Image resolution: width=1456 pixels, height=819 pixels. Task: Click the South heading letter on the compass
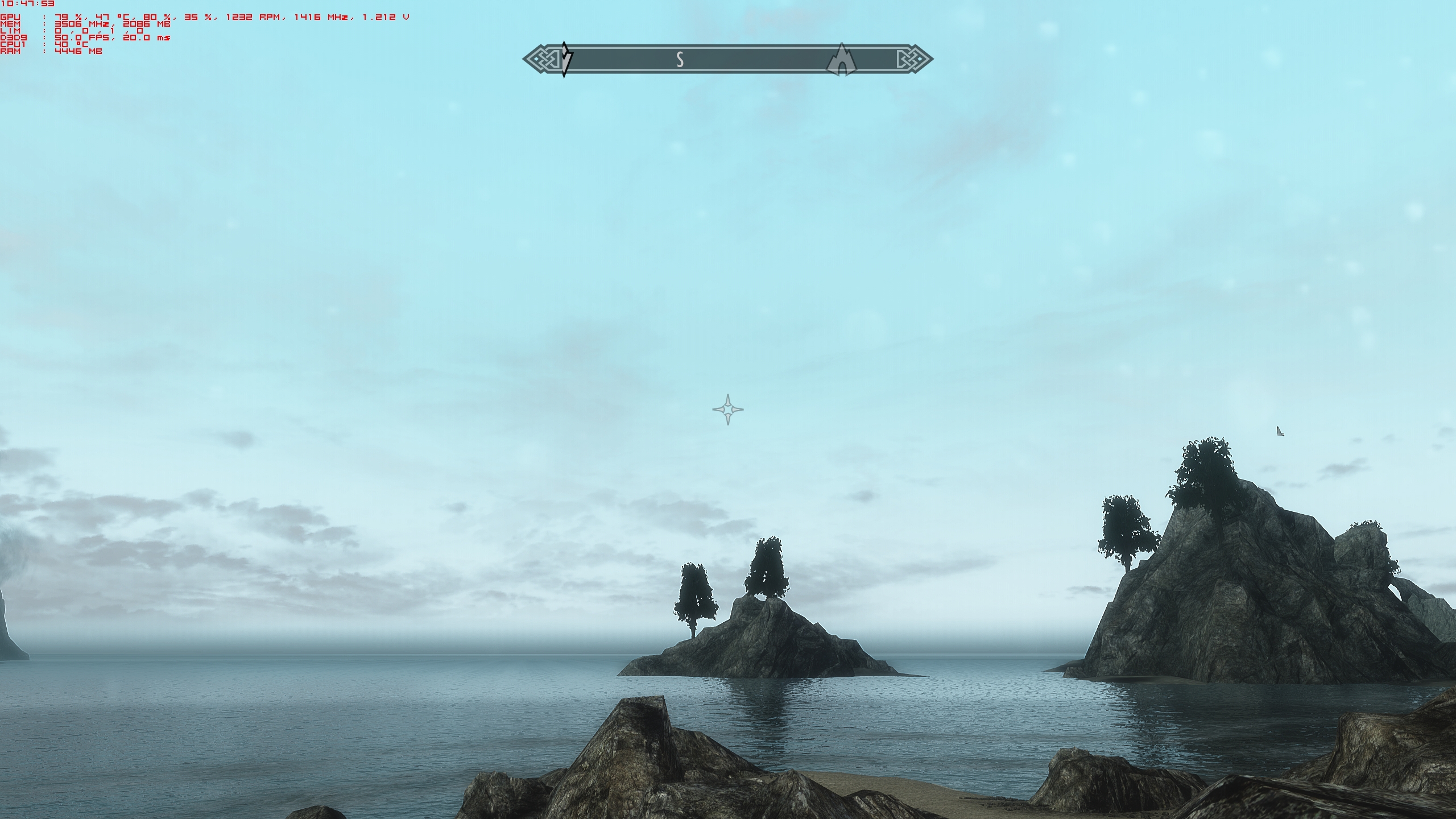(x=679, y=59)
